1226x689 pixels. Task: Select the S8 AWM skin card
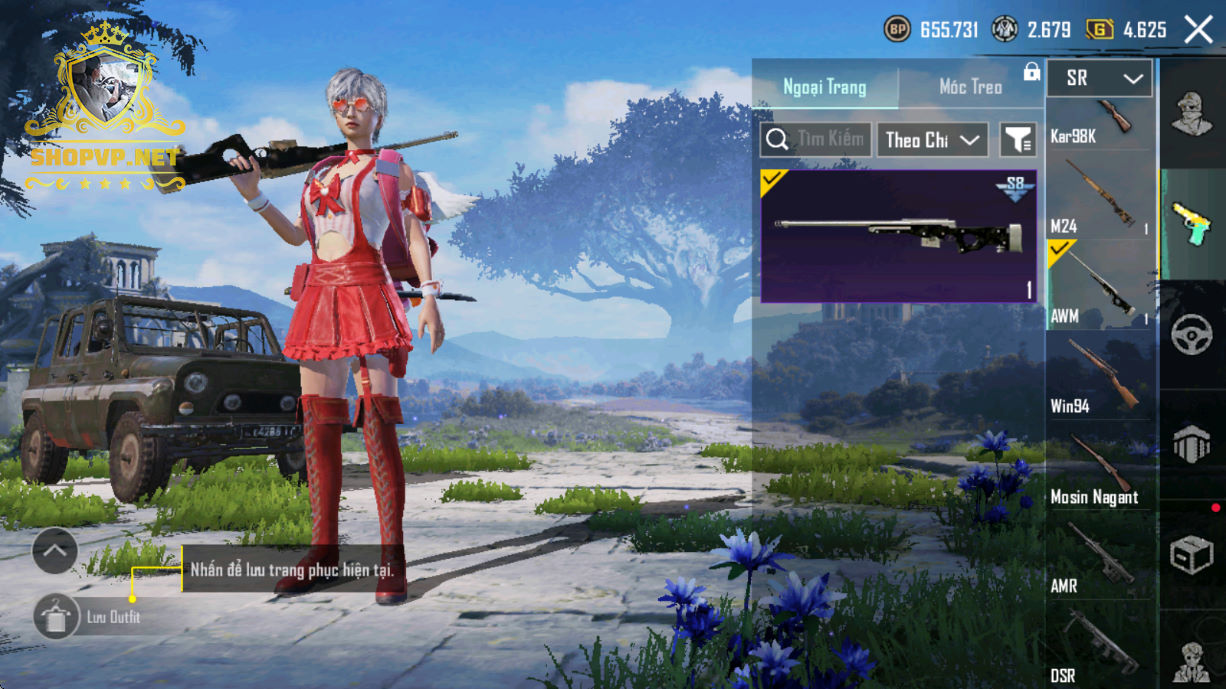pos(898,236)
